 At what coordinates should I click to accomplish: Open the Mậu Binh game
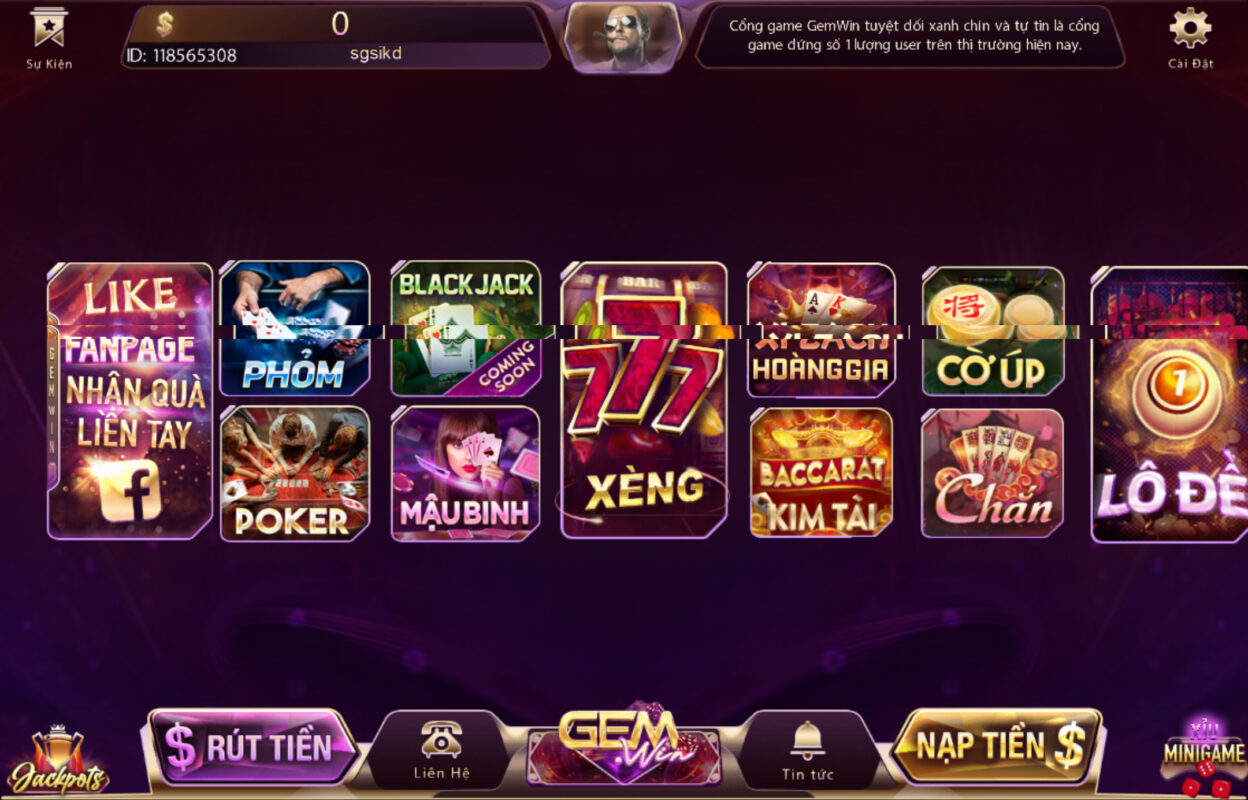tap(465, 473)
